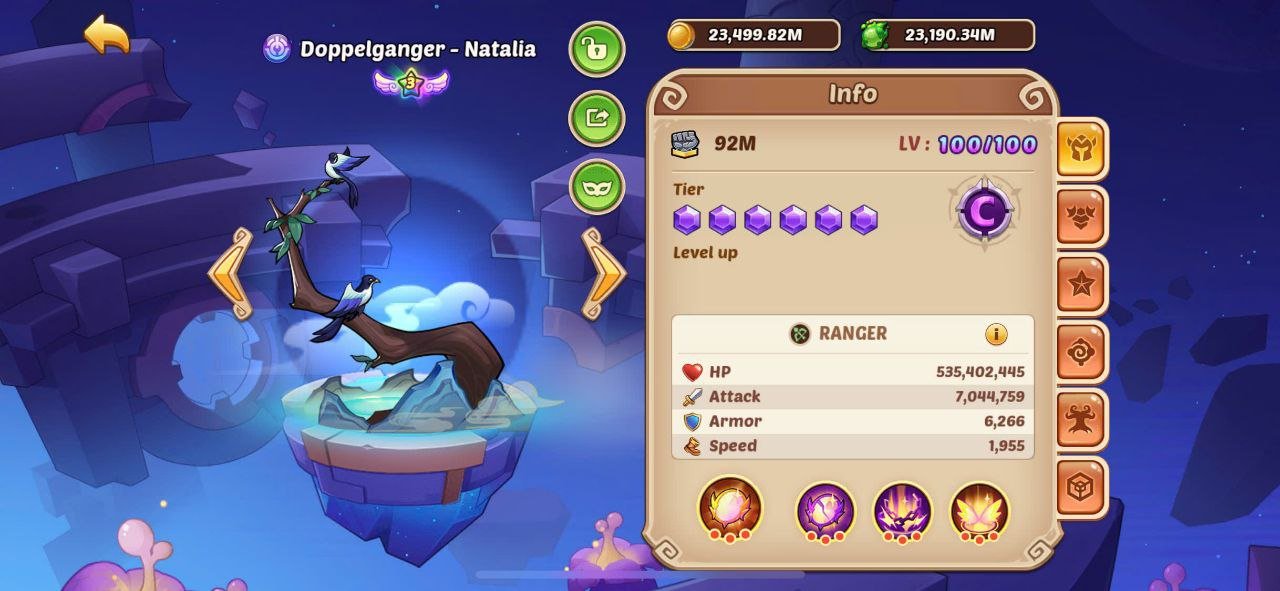Open the cube tab

tap(1082, 488)
